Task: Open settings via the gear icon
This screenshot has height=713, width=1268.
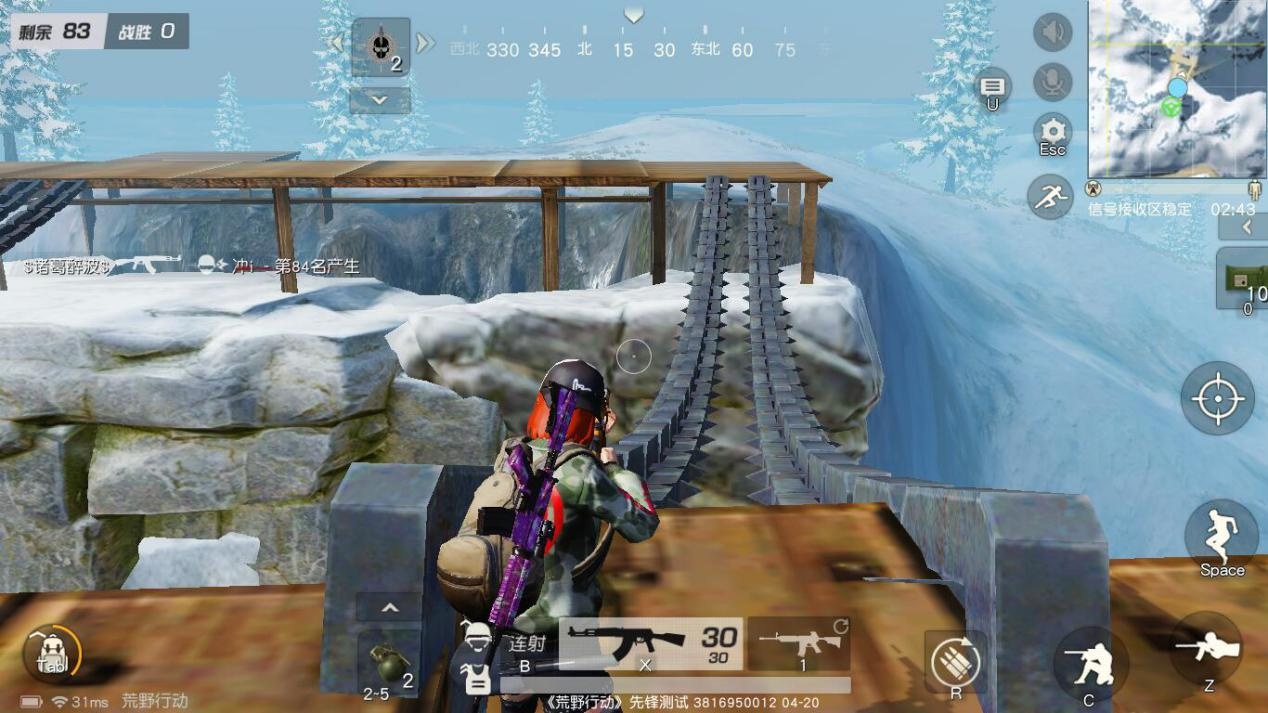Action: [1052, 133]
